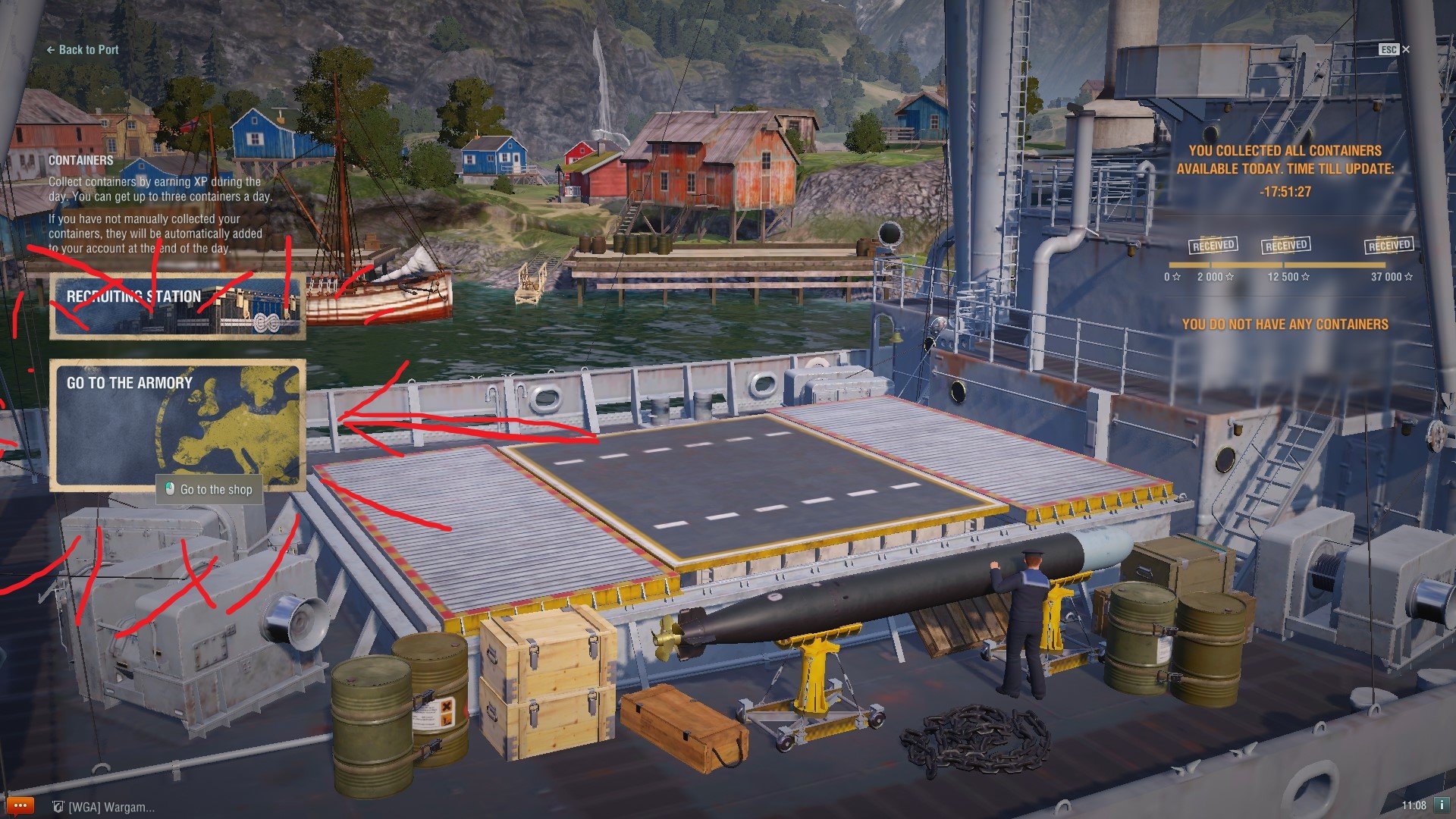The height and width of the screenshot is (819, 1456).
Task: Expand the CONTAINERS description panel heading
Action: [x=80, y=160]
